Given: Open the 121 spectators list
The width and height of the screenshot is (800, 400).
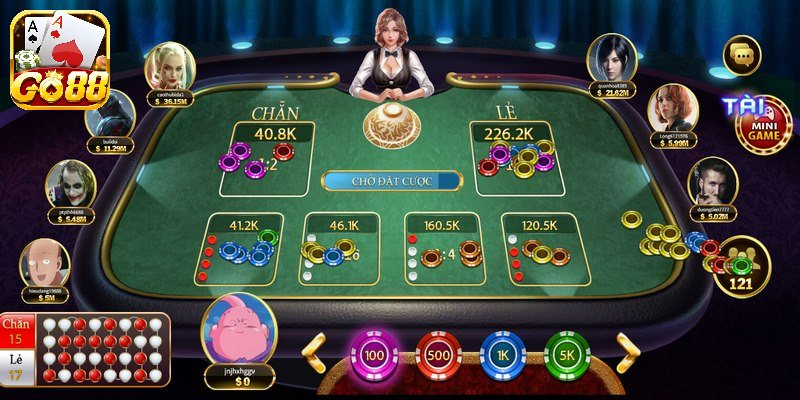Looking at the screenshot, I should click(741, 268).
